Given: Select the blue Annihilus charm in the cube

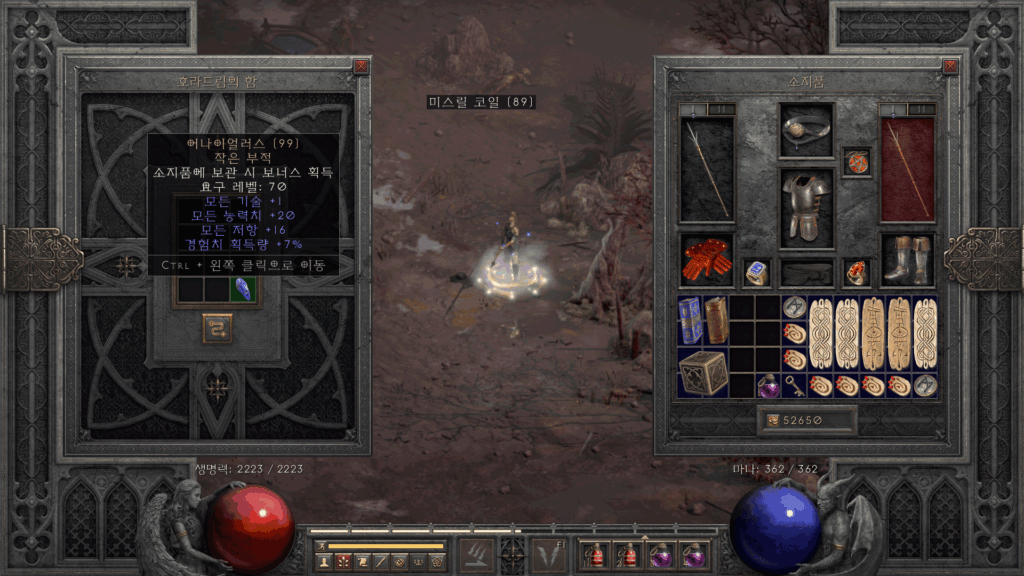Looking at the screenshot, I should 241,289.
